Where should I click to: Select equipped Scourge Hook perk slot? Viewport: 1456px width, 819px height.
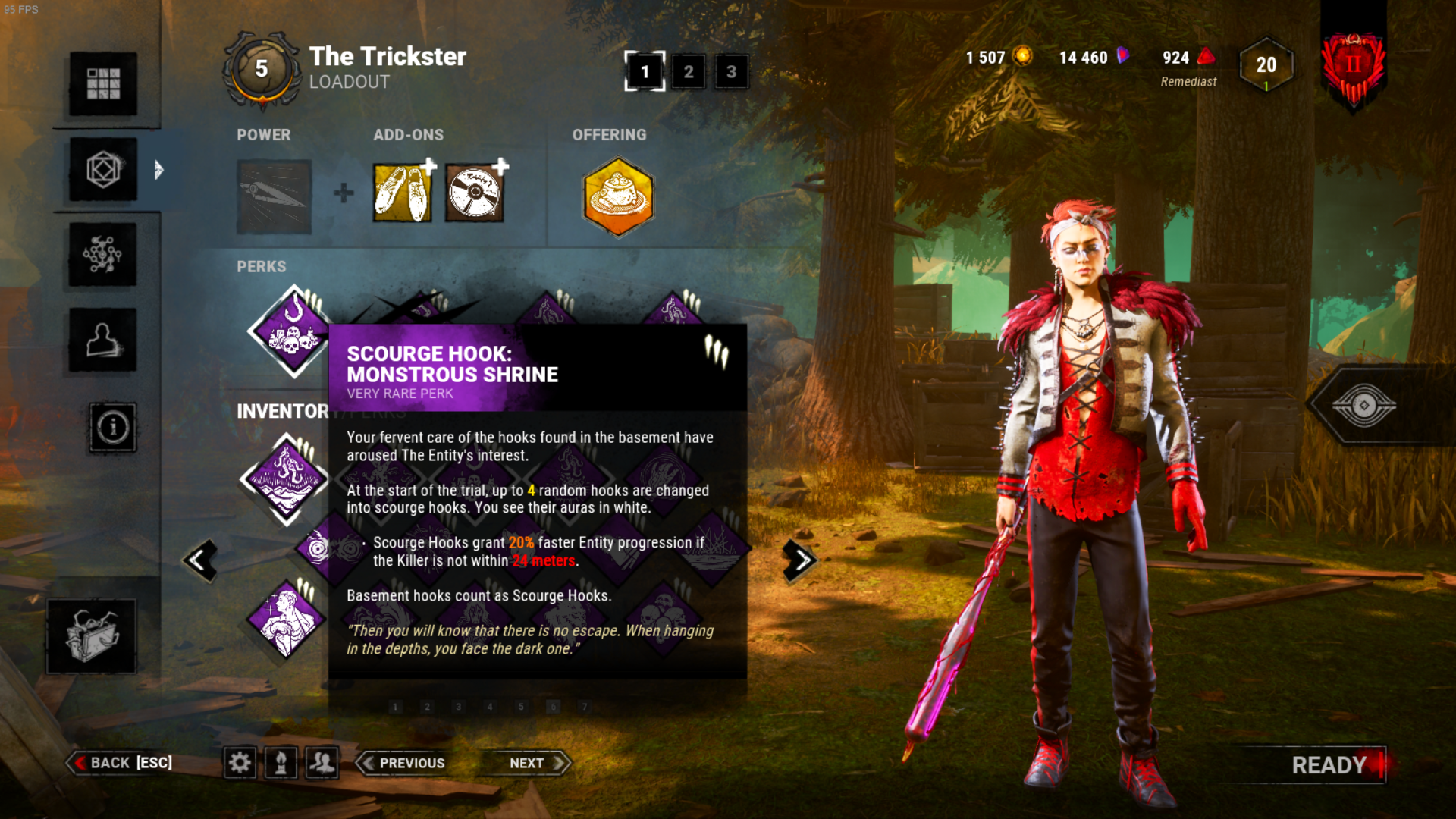tap(292, 332)
